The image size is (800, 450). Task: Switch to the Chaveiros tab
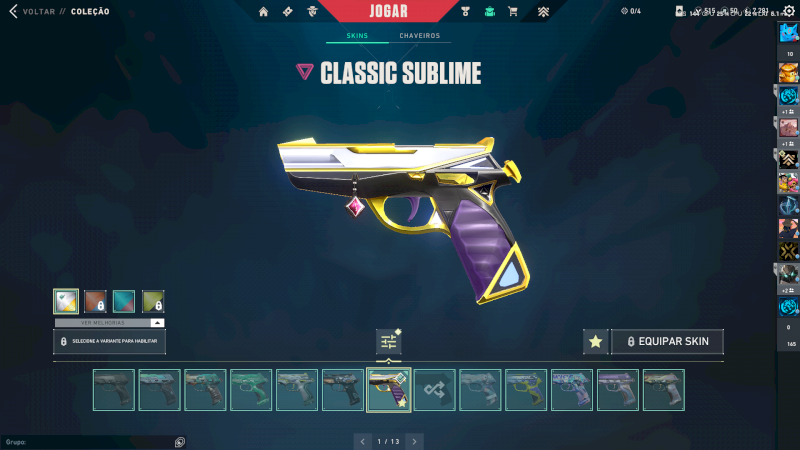tap(419, 36)
